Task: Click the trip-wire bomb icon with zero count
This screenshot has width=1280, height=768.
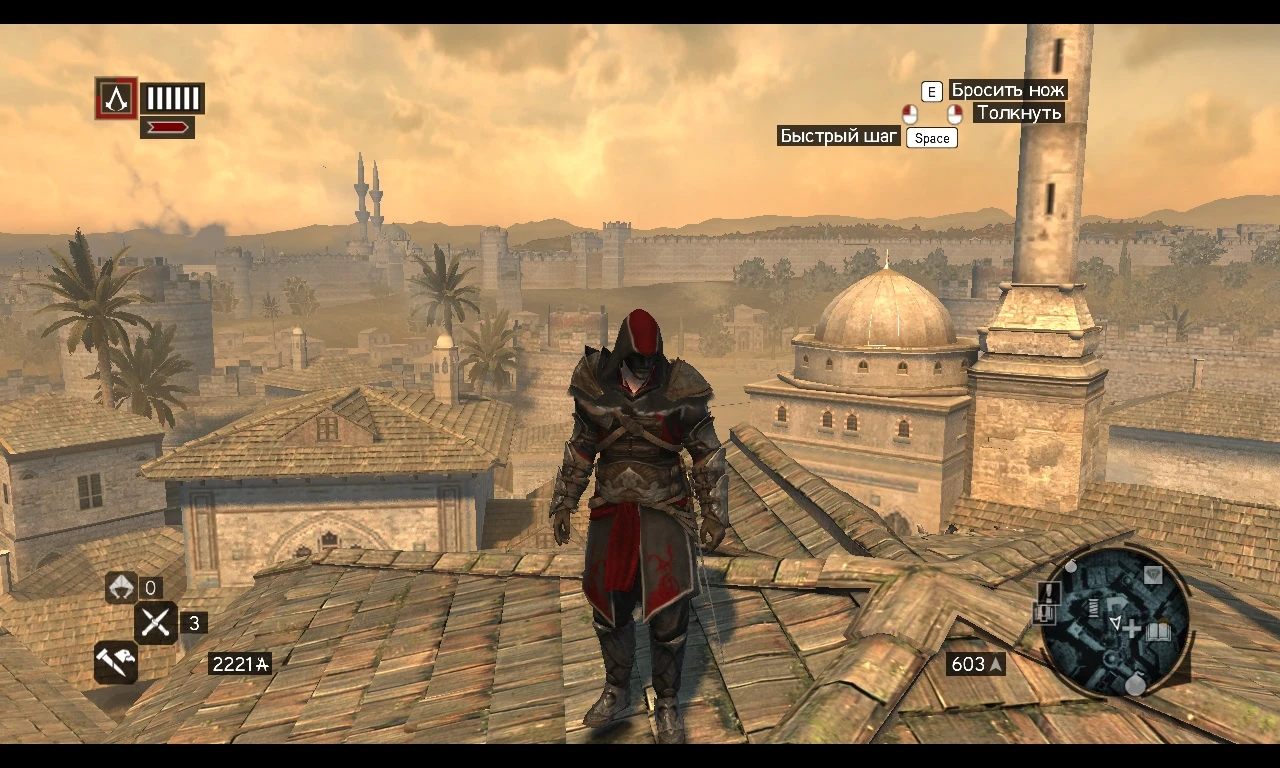Action: pyautogui.click(x=119, y=588)
